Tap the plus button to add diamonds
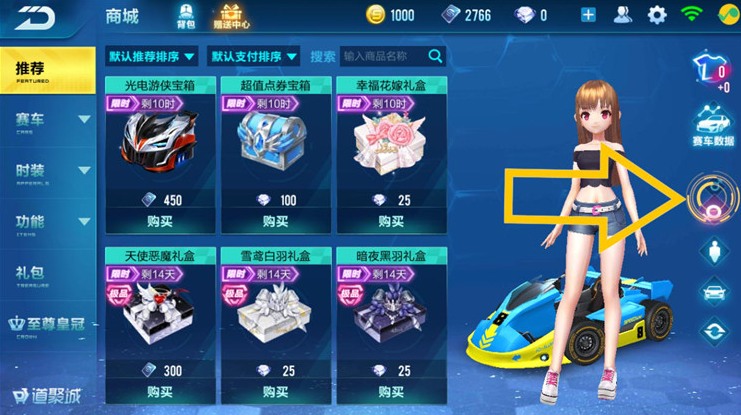This screenshot has height=415, width=741. click(588, 15)
